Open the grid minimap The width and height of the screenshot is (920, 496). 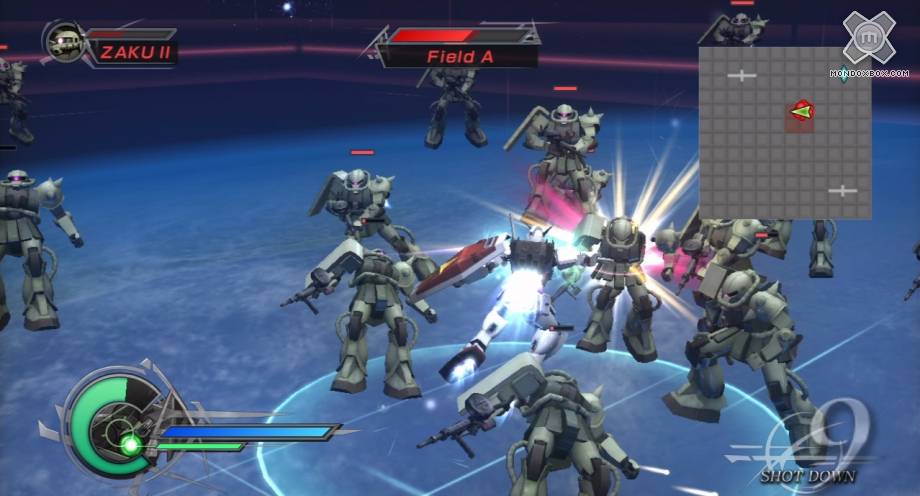[x=784, y=133]
